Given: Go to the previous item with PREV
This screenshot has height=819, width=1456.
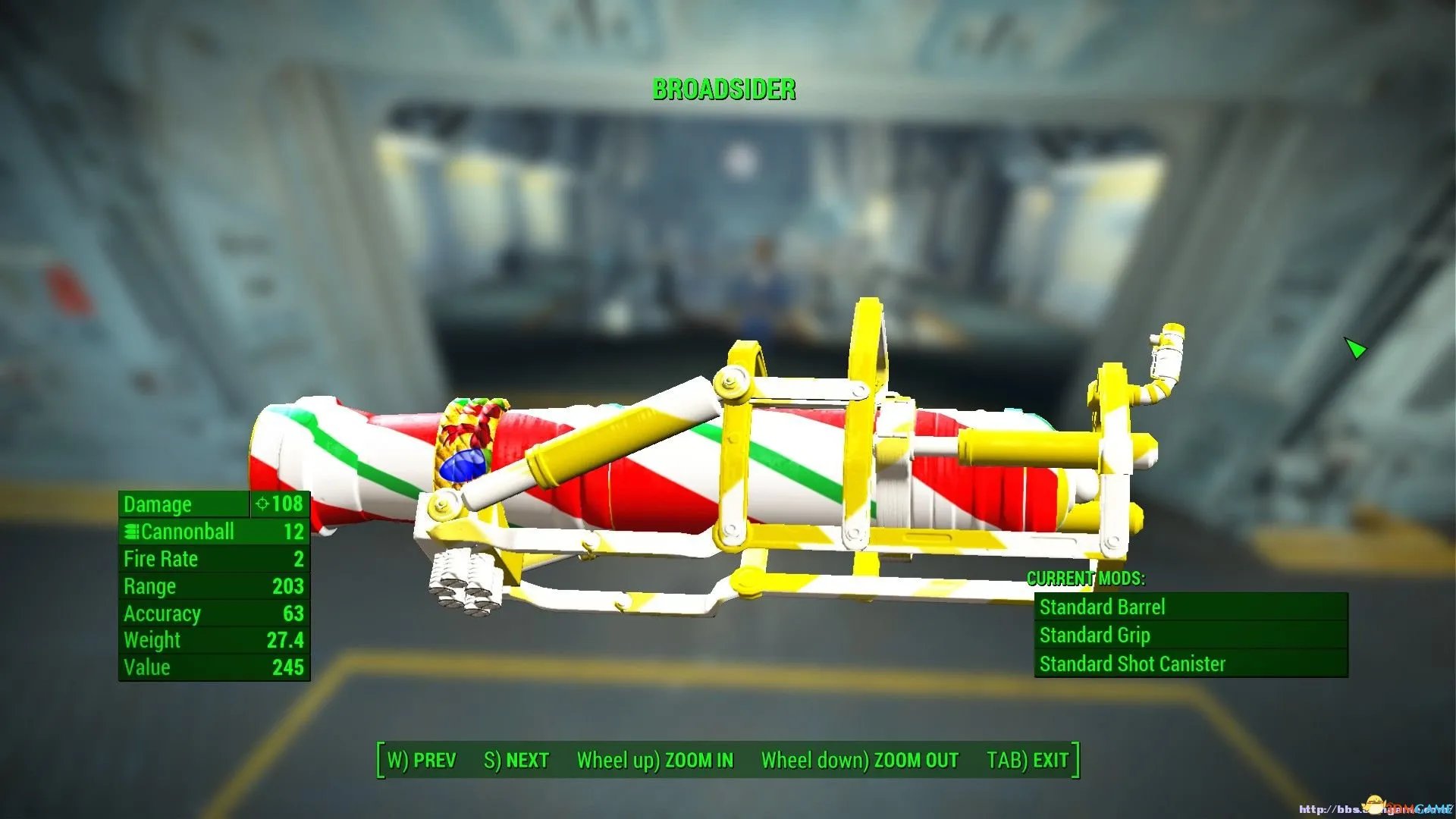Looking at the screenshot, I should tap(422, 760).
